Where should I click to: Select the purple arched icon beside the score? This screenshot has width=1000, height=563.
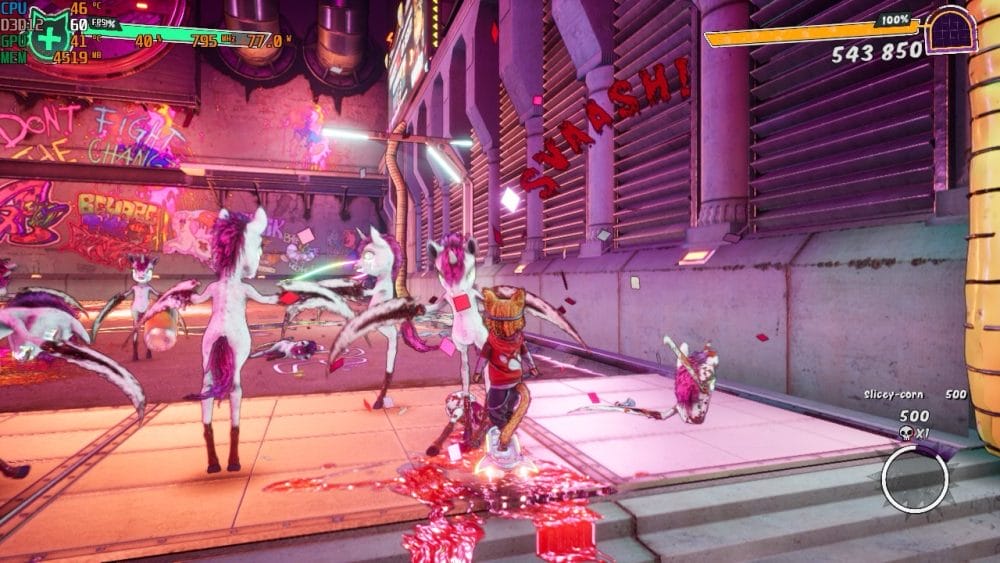tap(950, 29)
